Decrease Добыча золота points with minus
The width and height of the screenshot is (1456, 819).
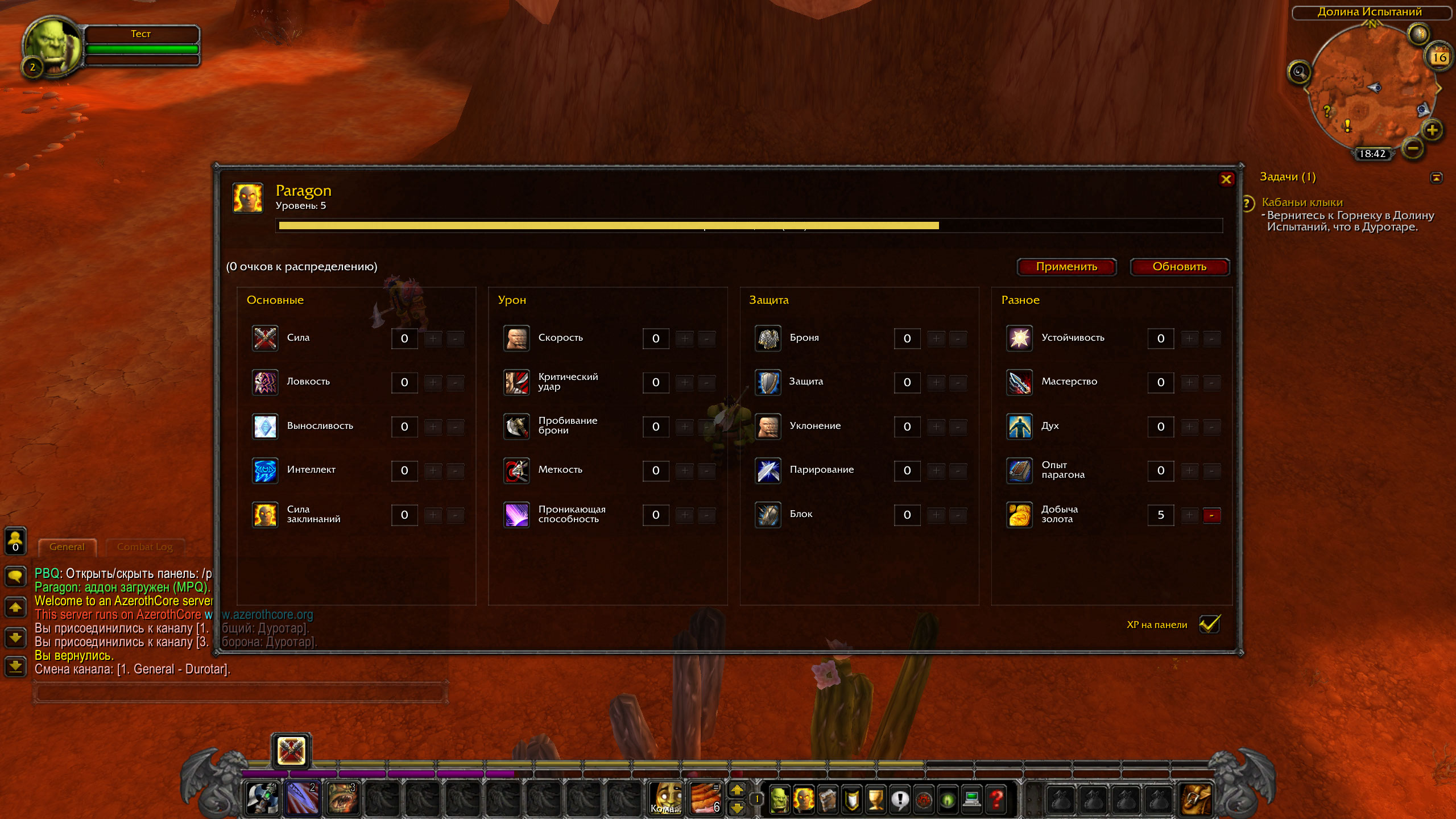(x=1211, y=515)
